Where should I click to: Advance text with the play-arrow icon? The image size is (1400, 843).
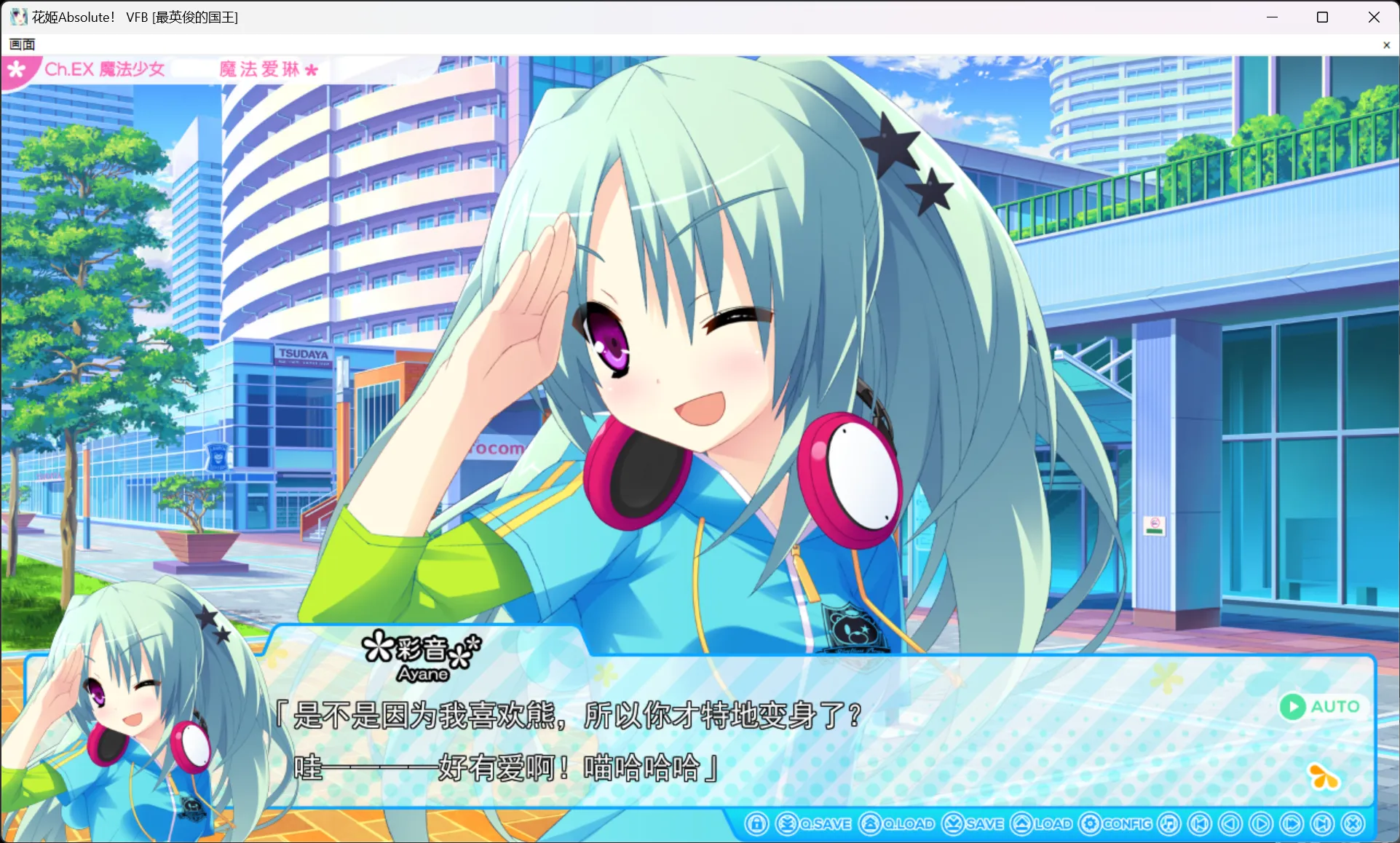1259,824
